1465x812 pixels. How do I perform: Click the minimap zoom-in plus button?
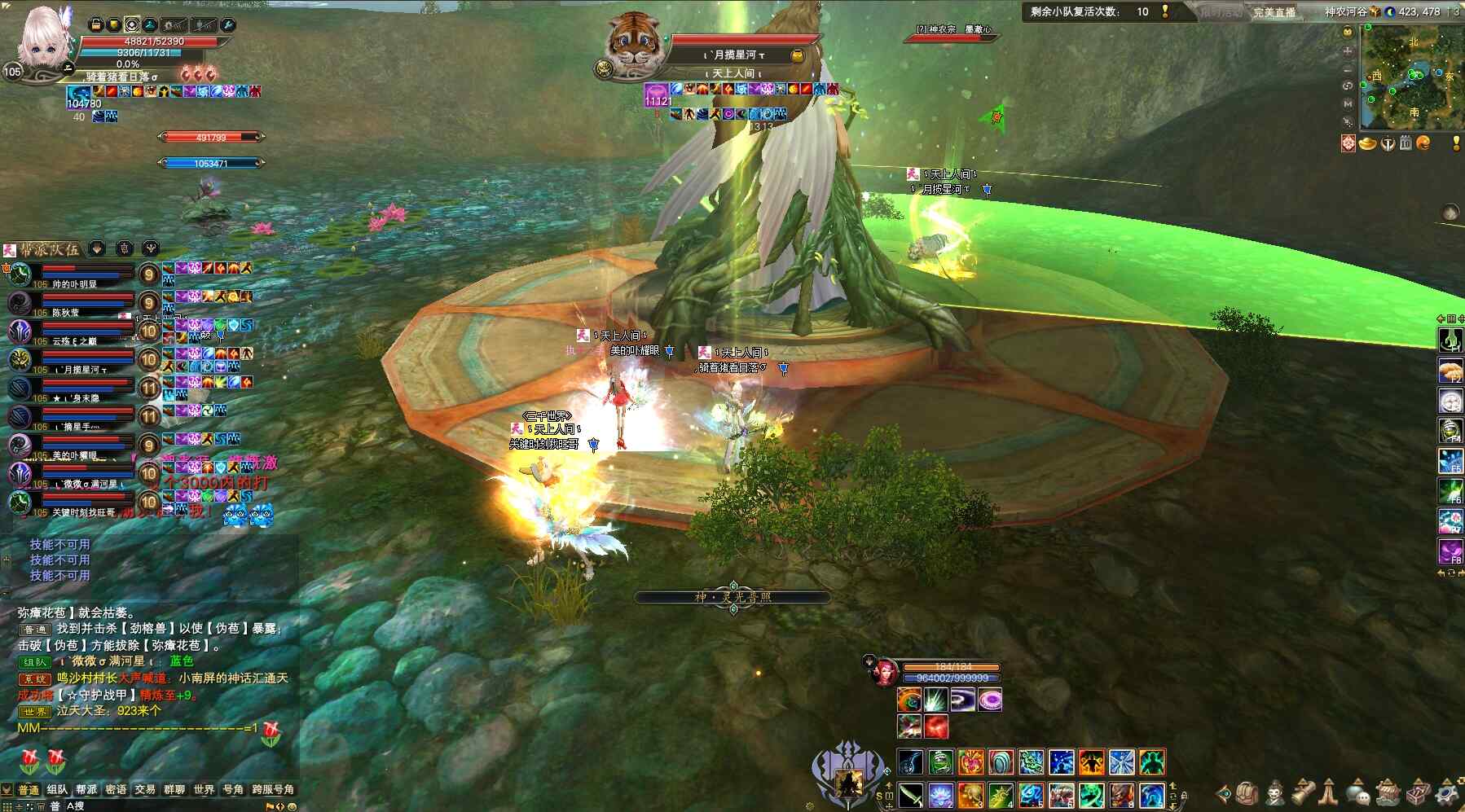click(1348, 50)
